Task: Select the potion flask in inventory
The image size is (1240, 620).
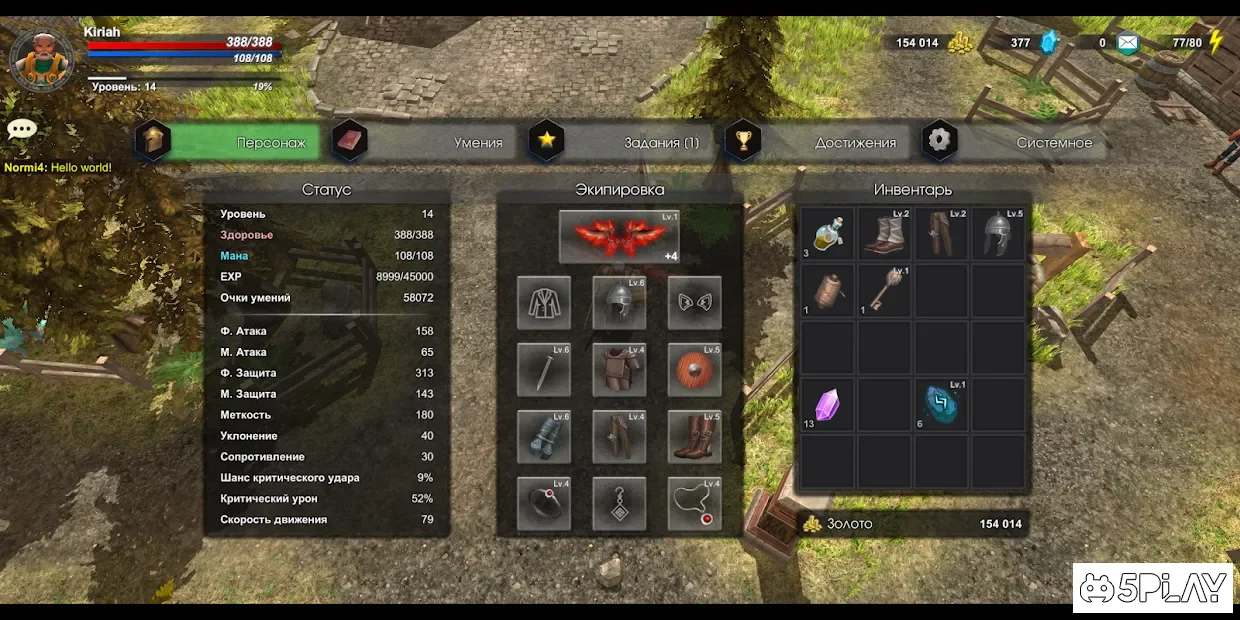Action: 828,234
